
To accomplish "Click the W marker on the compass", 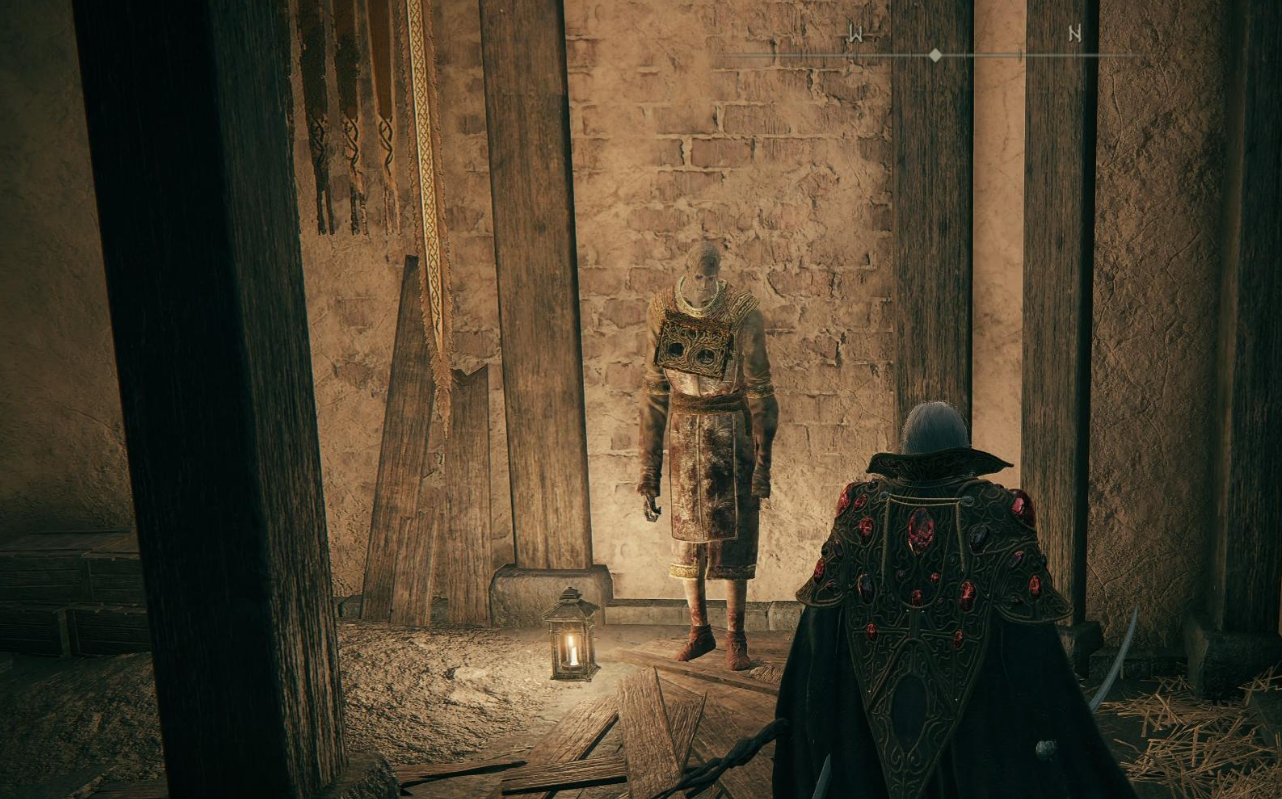I will click(x=855, y=35).
